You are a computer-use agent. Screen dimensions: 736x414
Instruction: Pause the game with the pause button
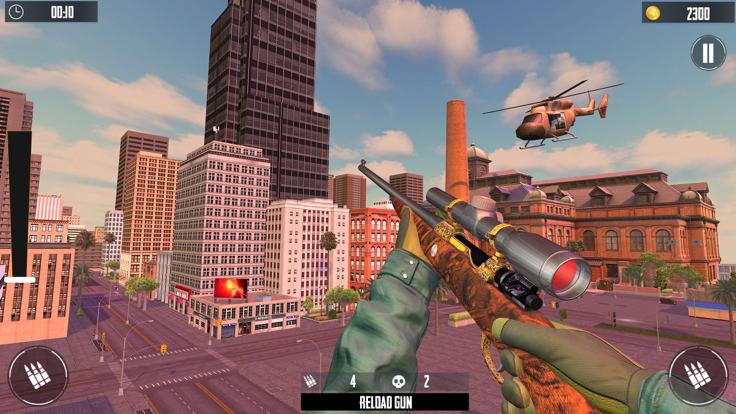(x=707, y=53)
